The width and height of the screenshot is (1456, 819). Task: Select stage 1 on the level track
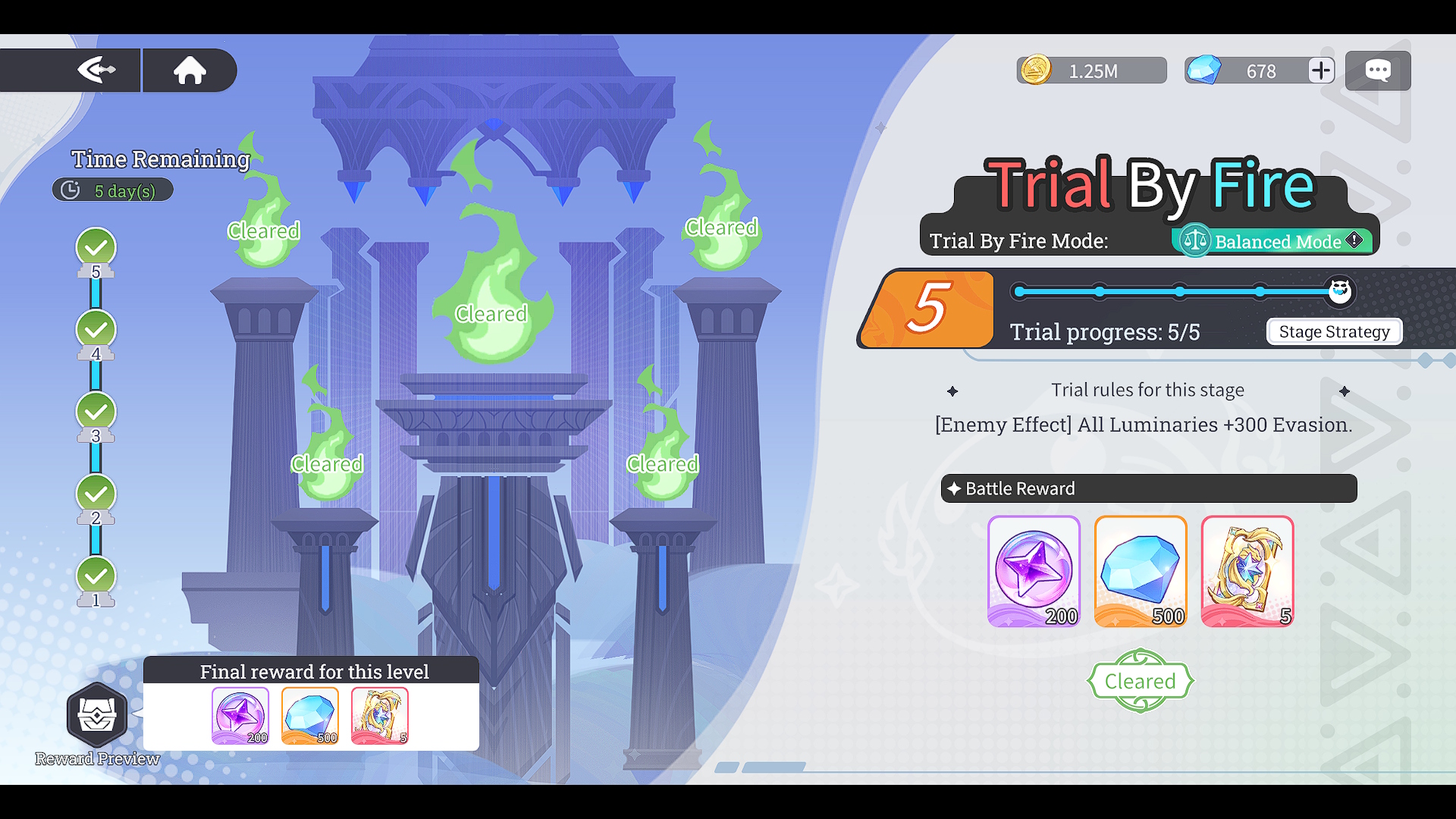coord(96,576)
